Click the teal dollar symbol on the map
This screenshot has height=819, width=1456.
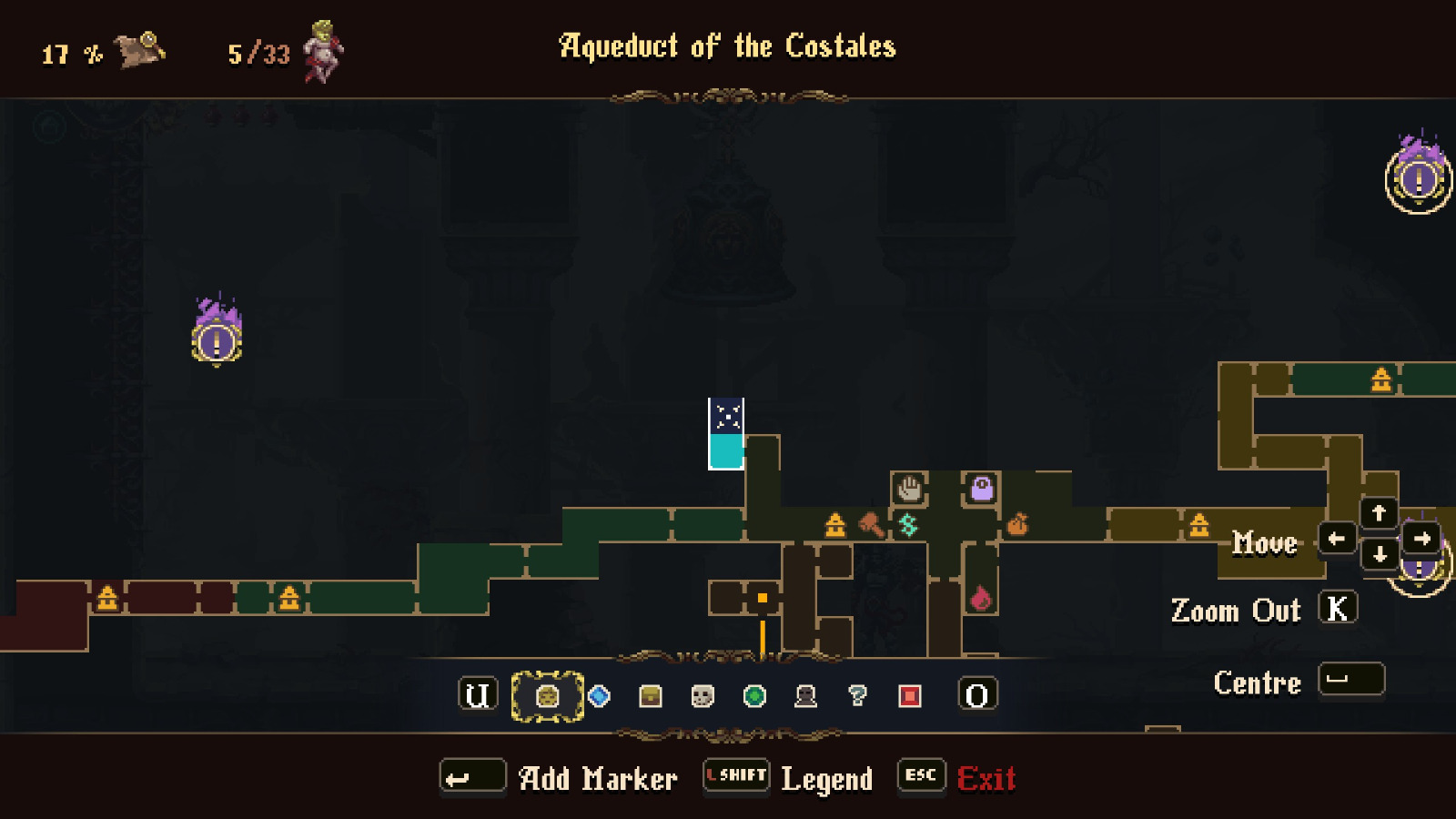pos(906,524)
